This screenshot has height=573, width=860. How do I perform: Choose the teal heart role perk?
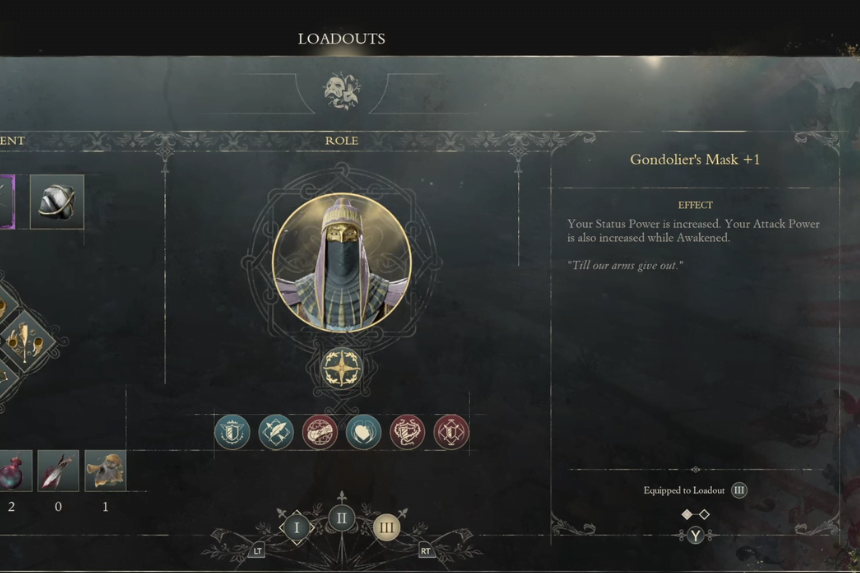[x=363, y=432]
